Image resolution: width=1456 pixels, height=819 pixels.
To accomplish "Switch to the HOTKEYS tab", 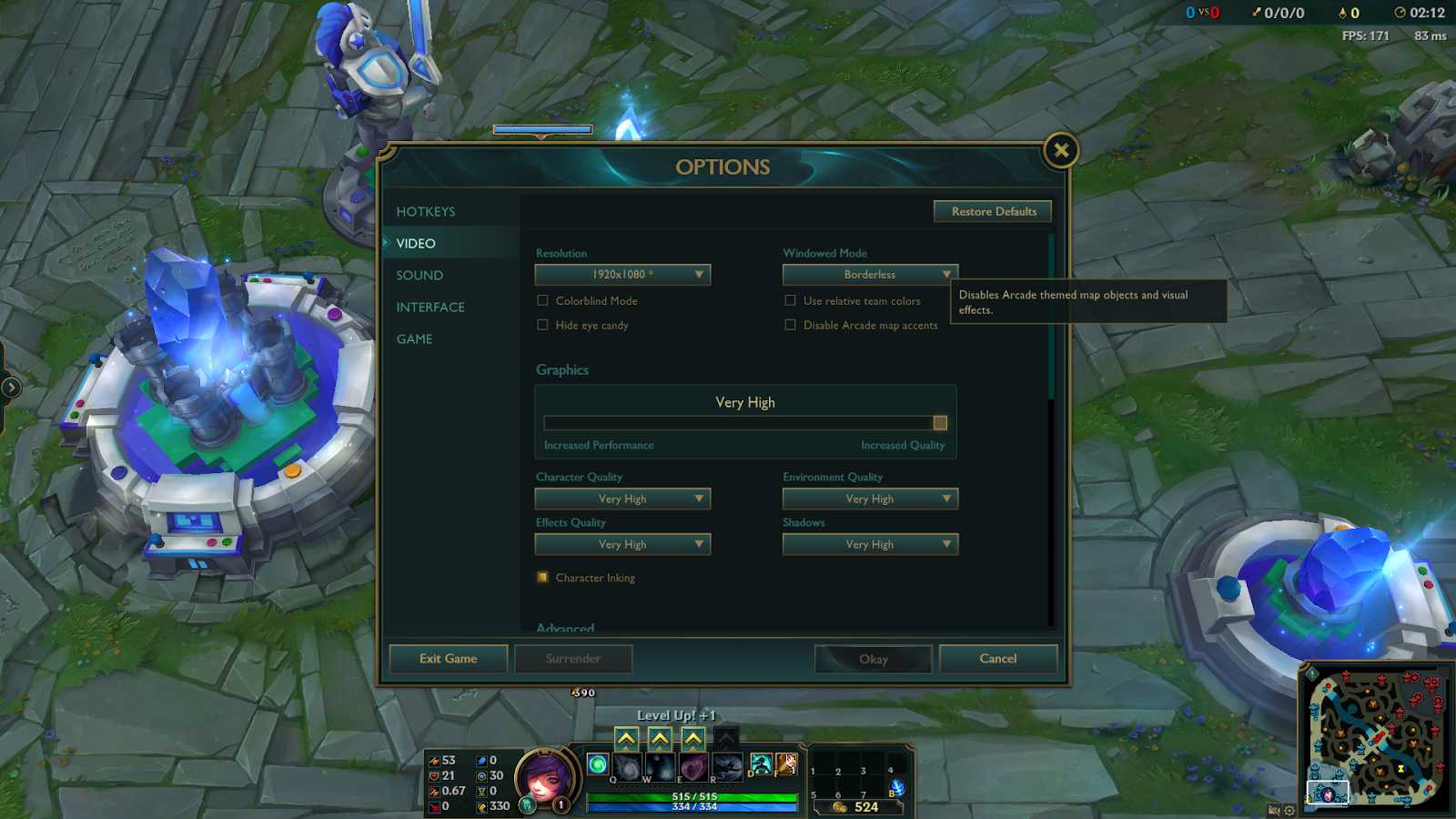I will point(426,210).
